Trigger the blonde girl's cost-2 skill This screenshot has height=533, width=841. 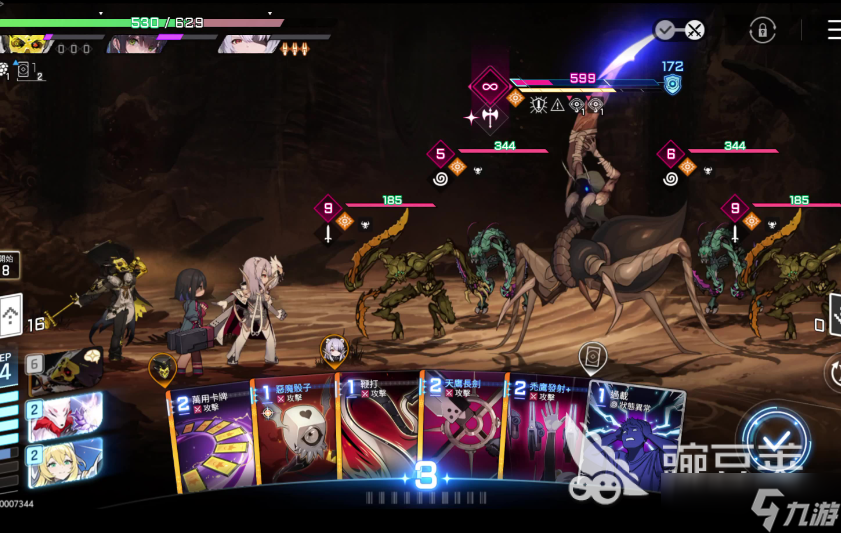[x=64, y=460]
